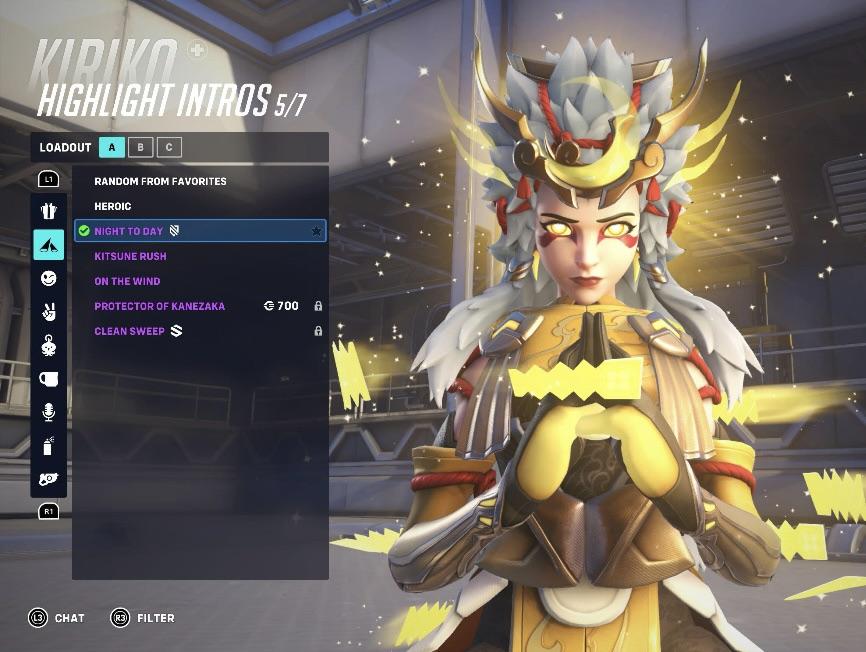Select locked Protector of Kanezaka intro
Viewport: 866px width, 652px height.
pos(160,306)
